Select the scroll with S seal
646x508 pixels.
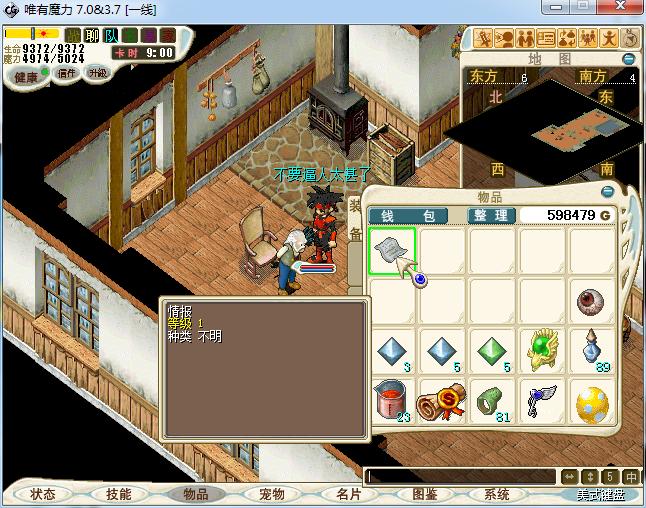442,401
